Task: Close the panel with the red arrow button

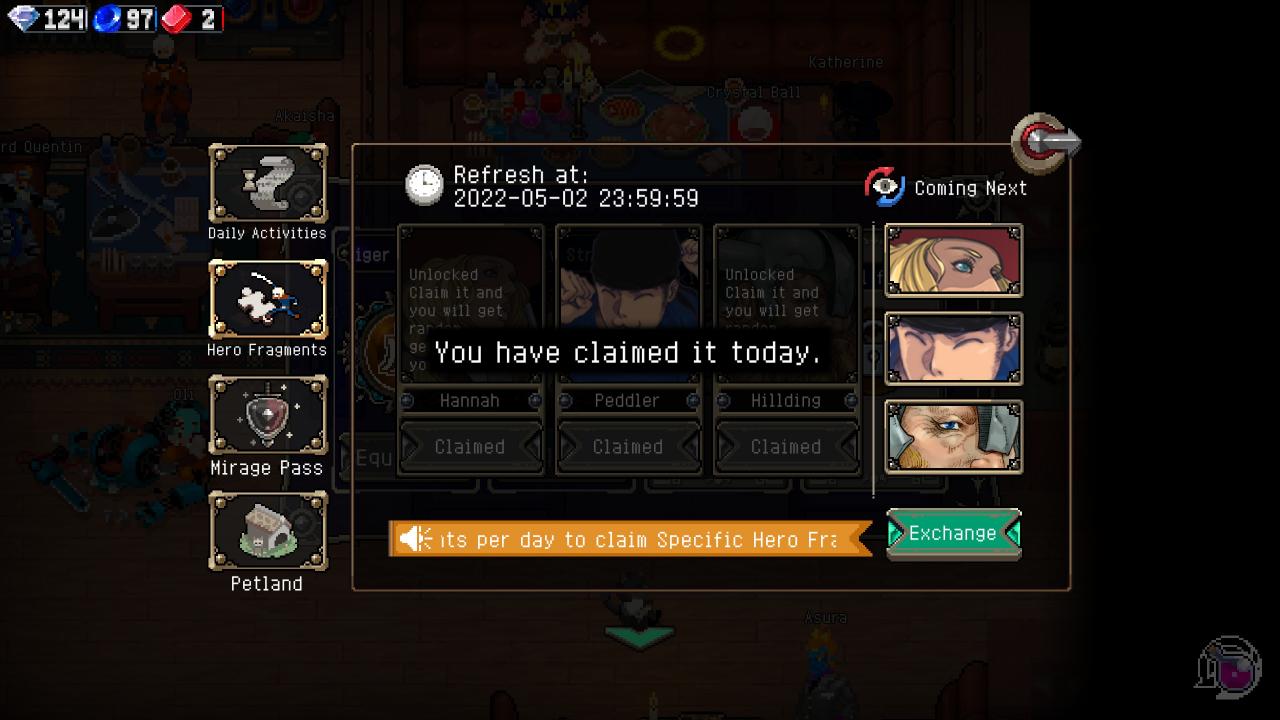Action: point(1045,142)
